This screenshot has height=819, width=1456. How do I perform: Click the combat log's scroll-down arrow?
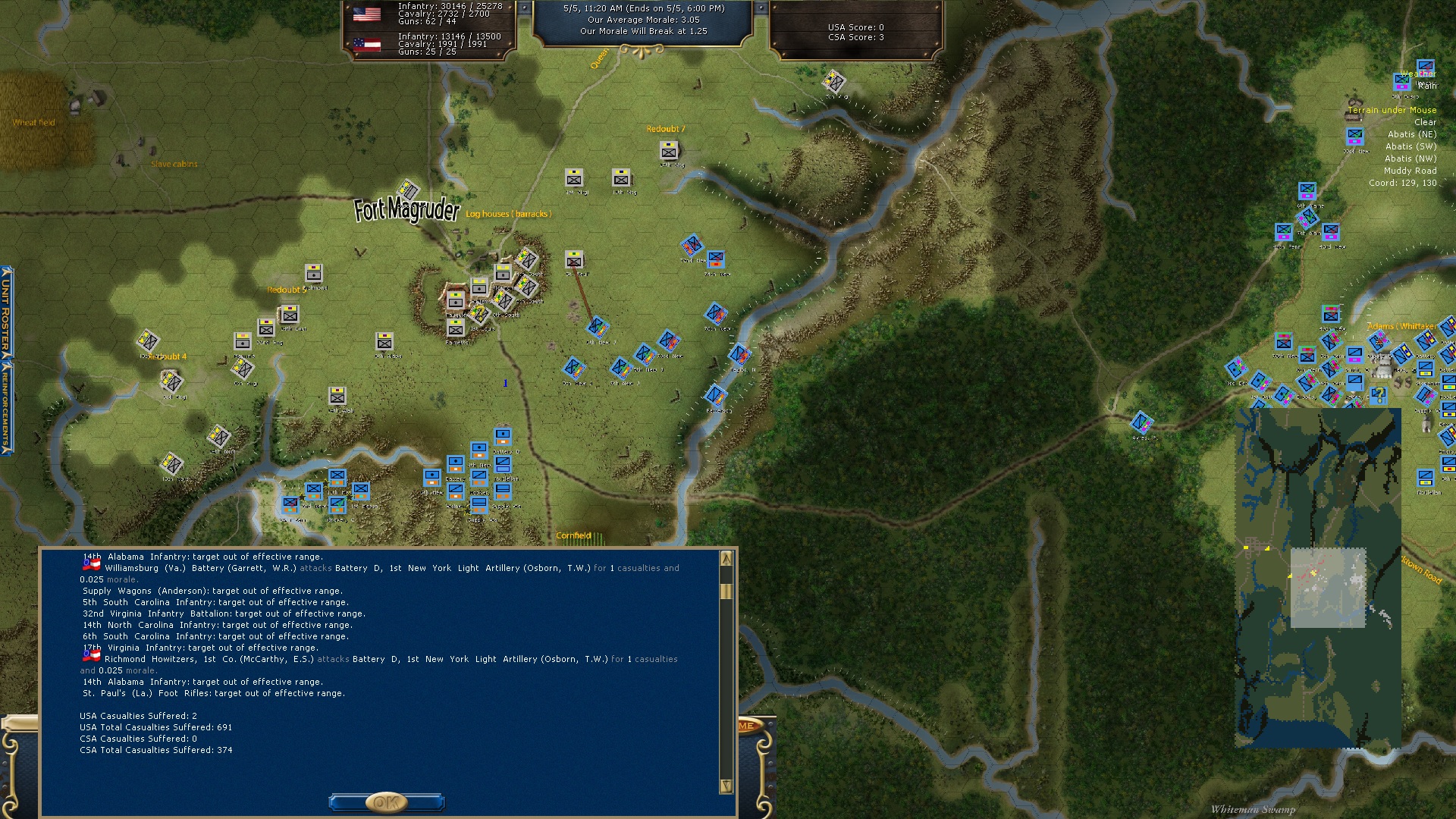[x=726, y=786]
